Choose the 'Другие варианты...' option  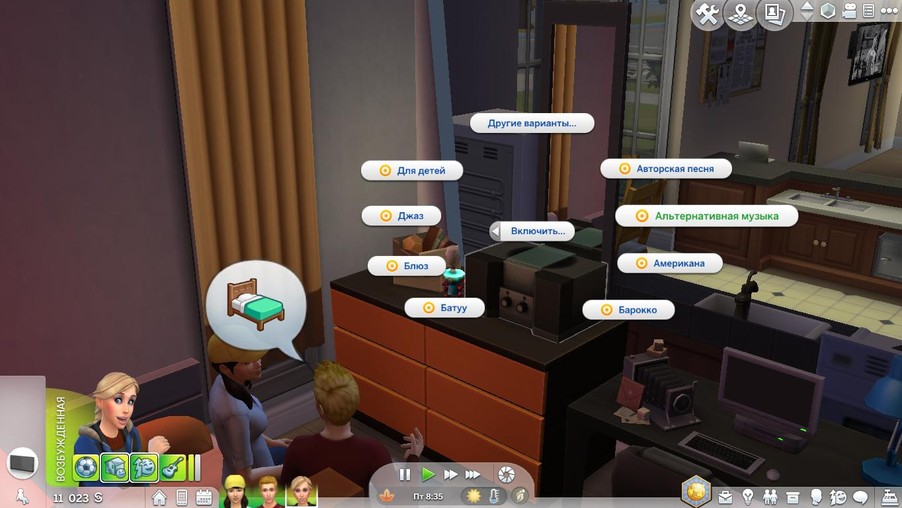coord(531,123)
